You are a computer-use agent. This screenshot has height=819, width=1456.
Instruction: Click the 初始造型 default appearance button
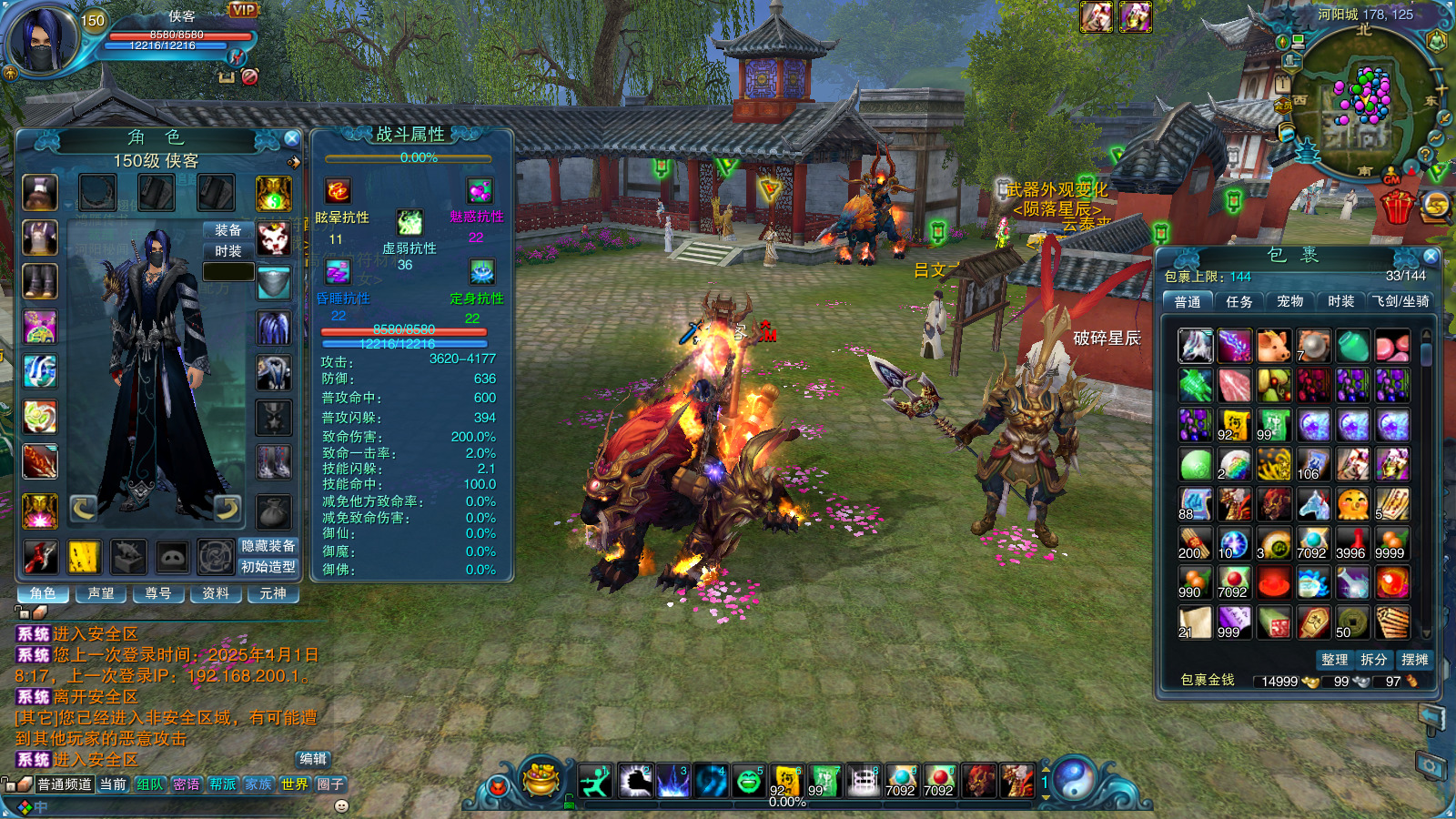(x=268, y=567)
